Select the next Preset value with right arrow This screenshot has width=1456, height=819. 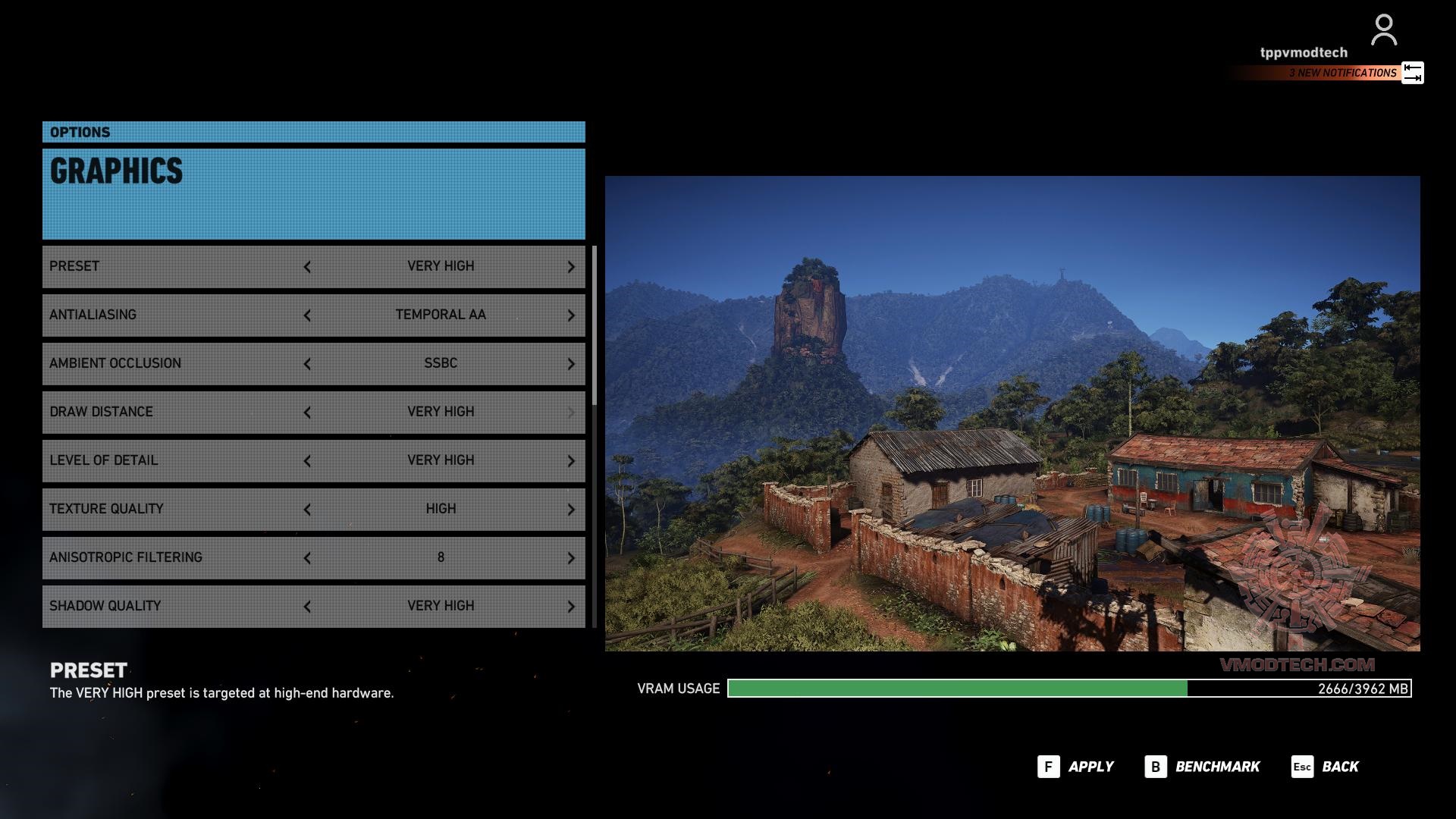pos(571,267)
